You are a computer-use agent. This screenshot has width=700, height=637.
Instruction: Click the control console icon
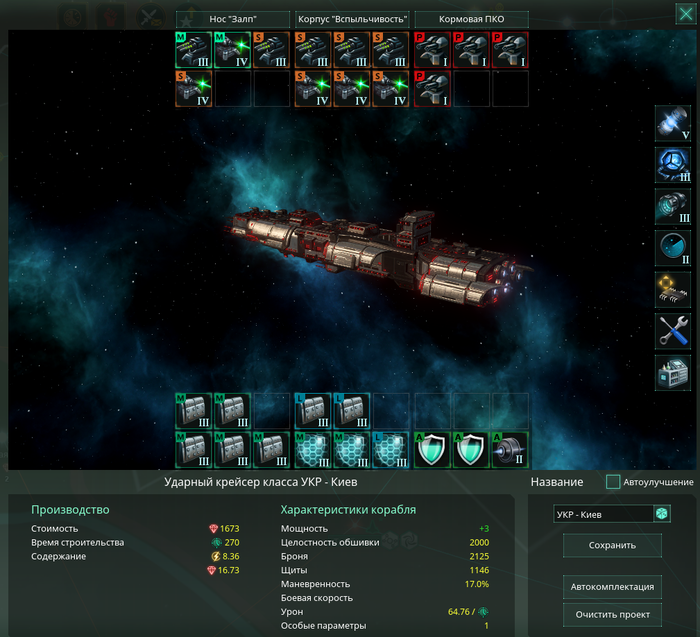[672, 372]
